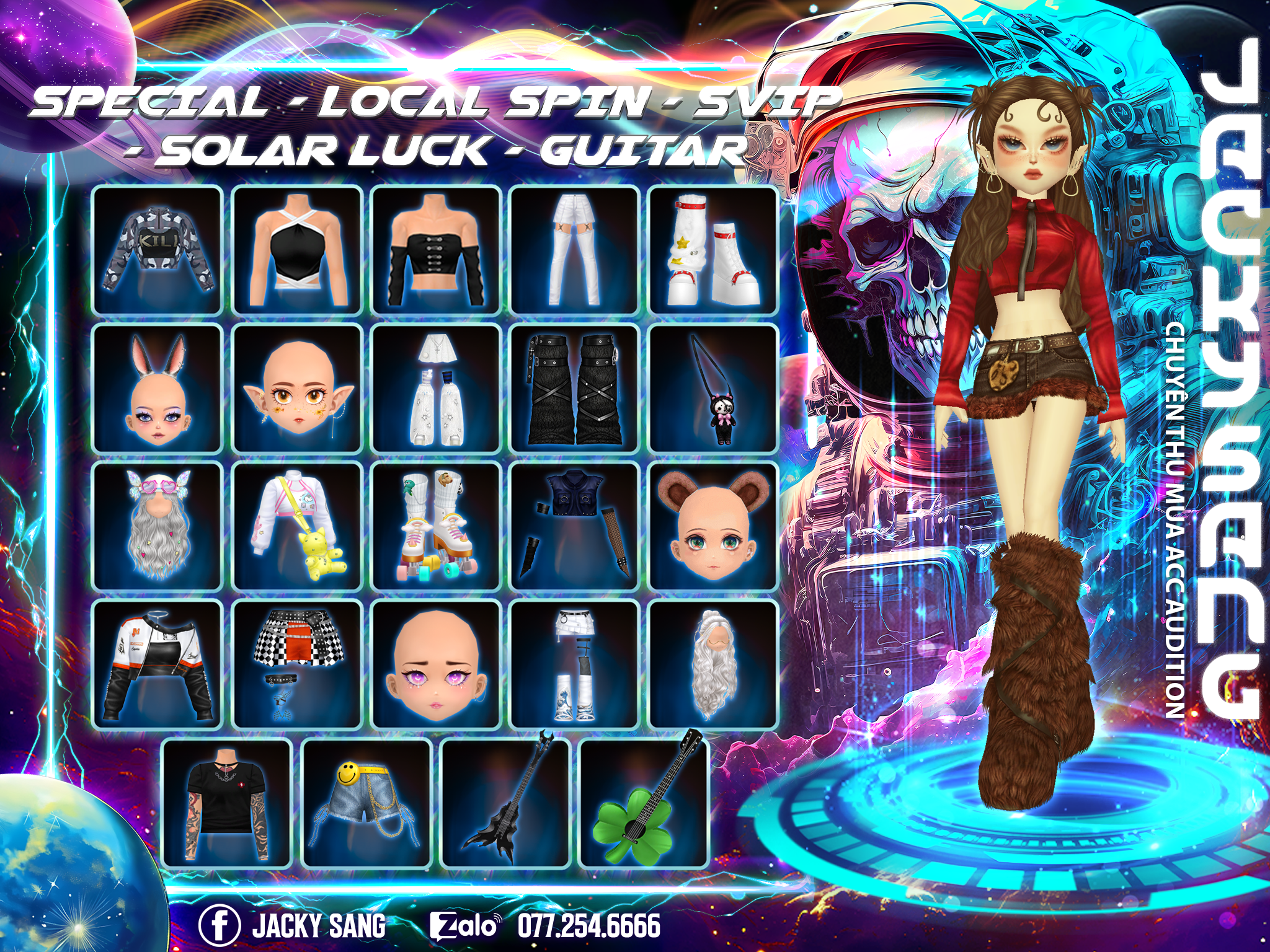This screenshot has width=1270, height=952.
Task: Choose the bunny ears face tile
Action: pyautogui.click(x=158, y=389)
